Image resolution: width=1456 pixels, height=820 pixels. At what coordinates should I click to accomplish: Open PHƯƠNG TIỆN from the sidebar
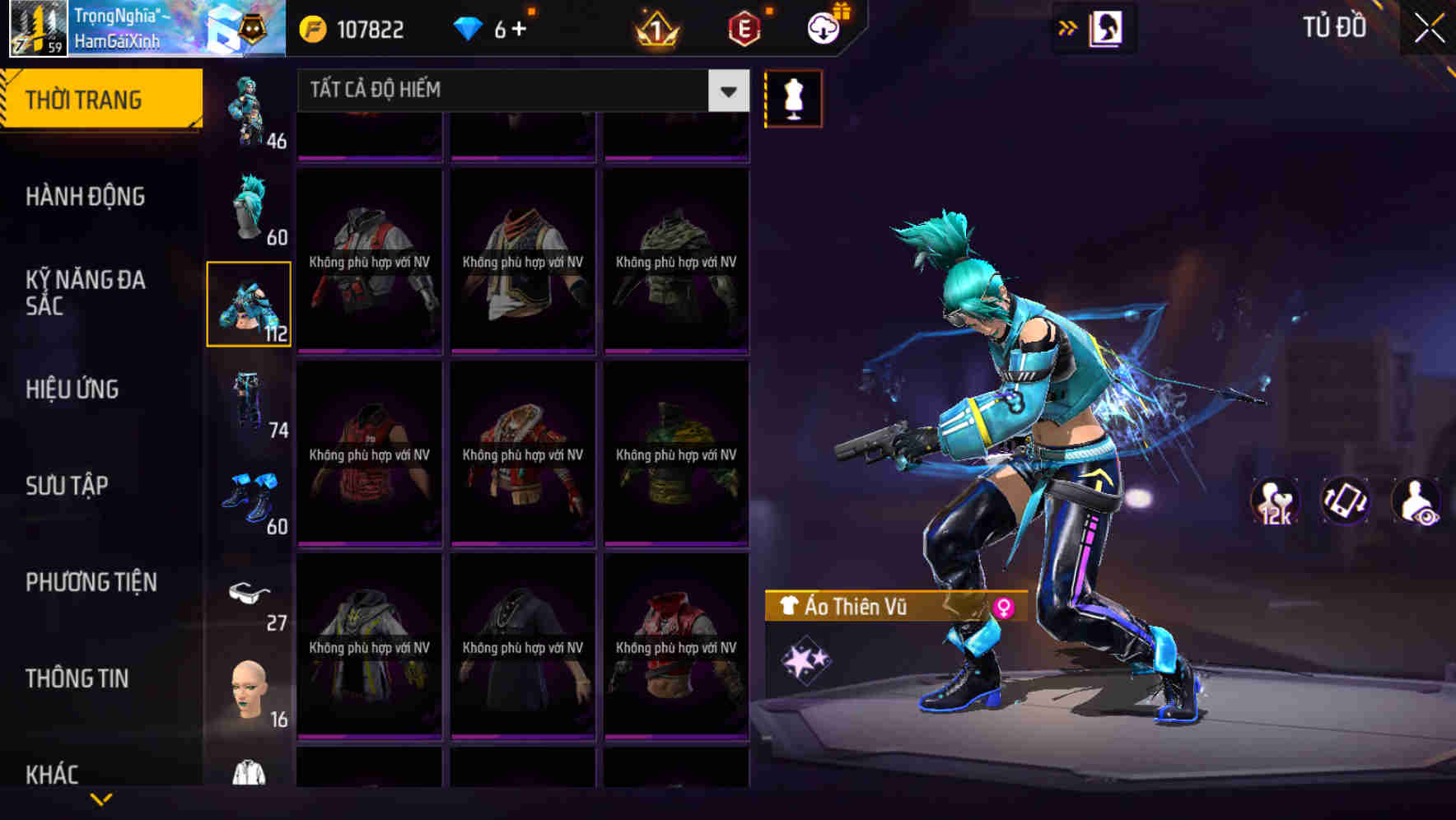[x=91, y=582]
